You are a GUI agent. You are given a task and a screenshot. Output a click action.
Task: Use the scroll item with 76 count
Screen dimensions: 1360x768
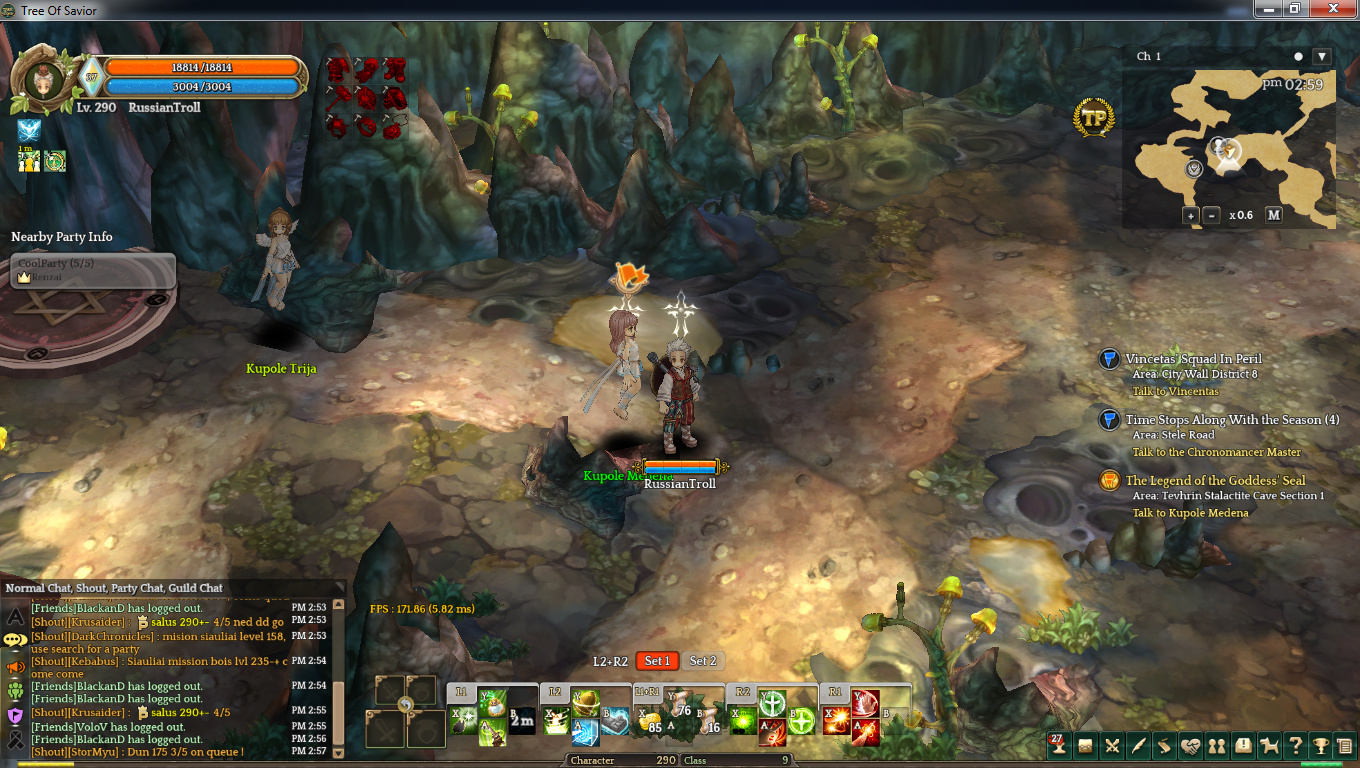(681, 704)
